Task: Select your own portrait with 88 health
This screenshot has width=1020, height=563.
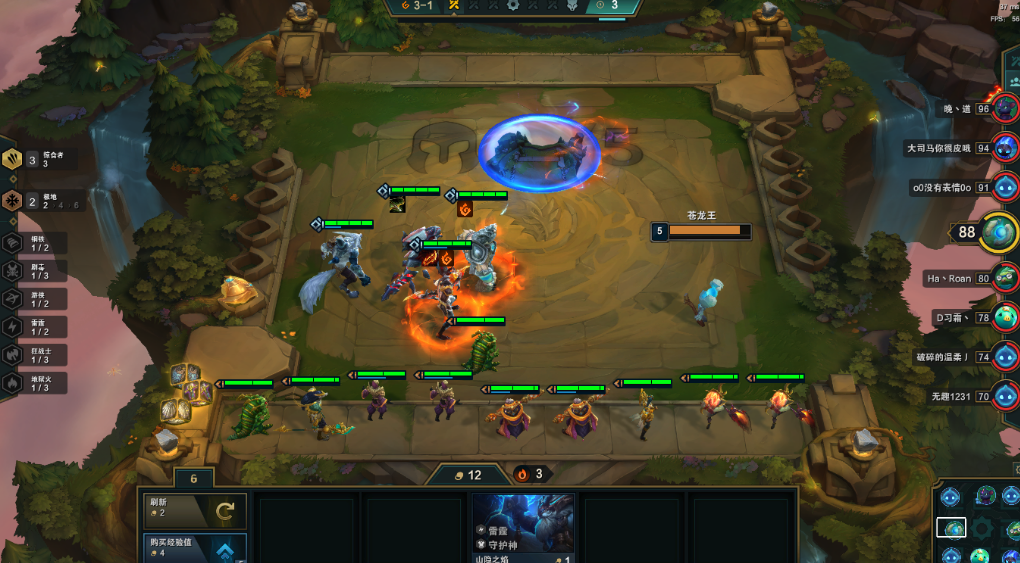Action: click(998, 232)
